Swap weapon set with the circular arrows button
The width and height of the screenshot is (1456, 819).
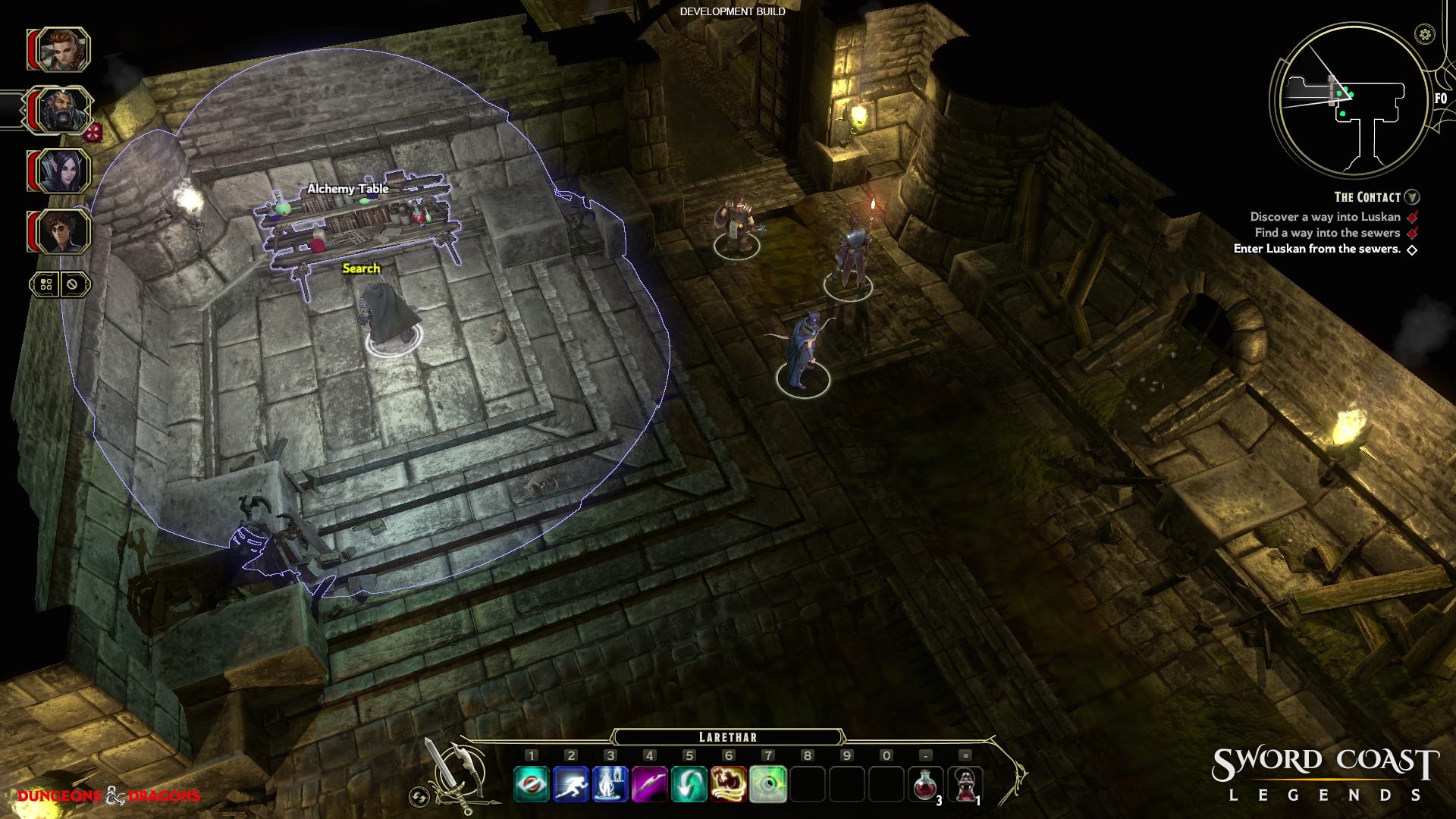(419, 796)
